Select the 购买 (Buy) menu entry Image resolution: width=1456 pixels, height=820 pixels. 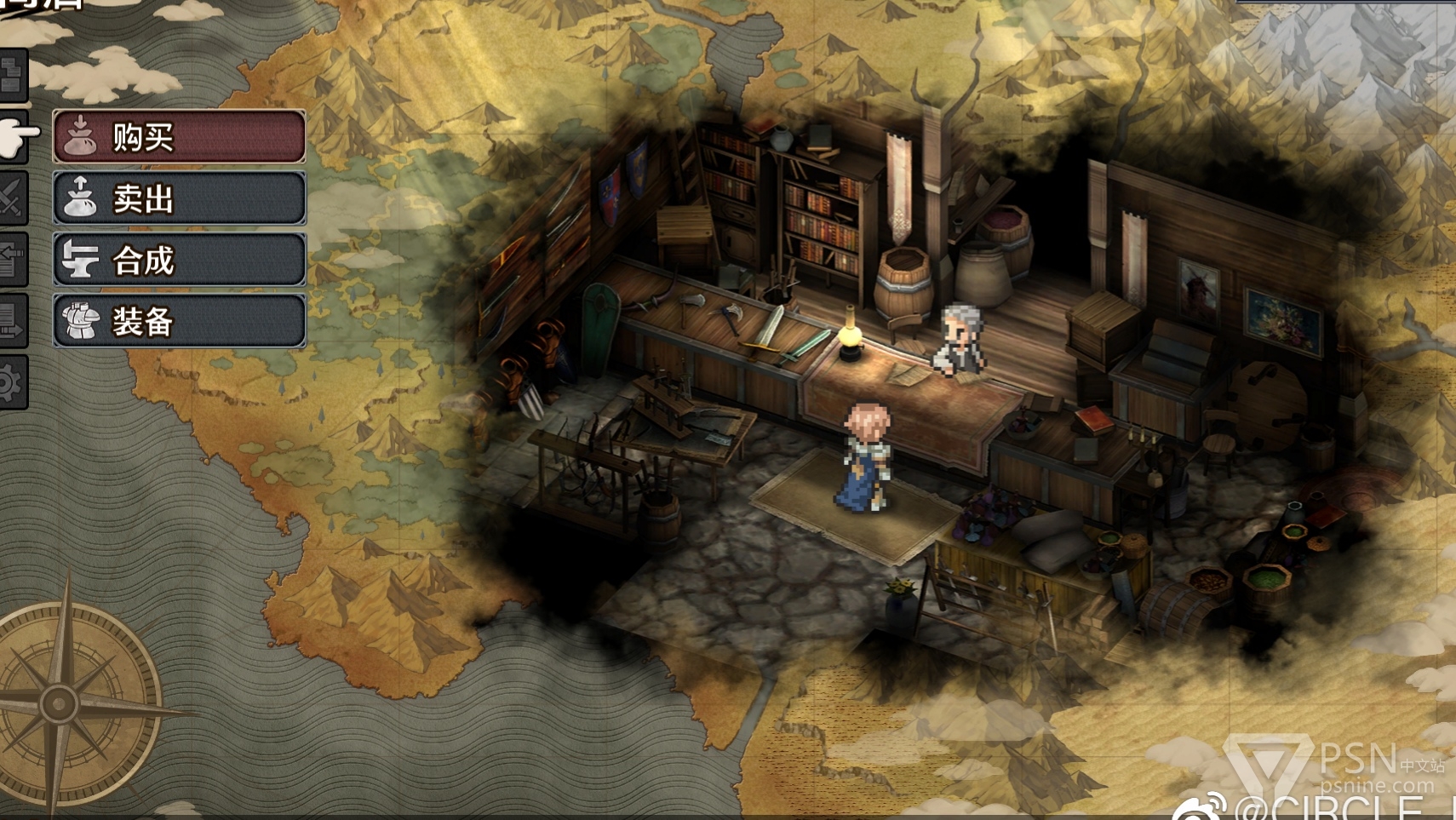(179, 136)
